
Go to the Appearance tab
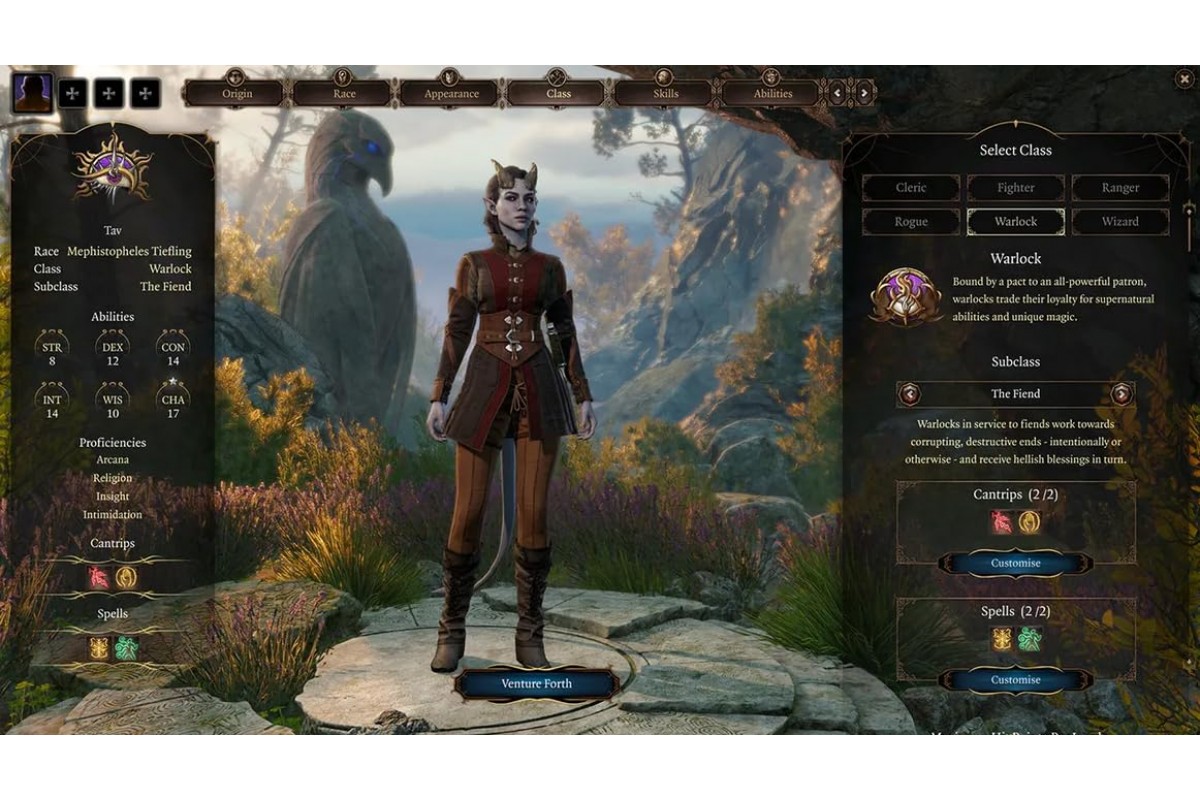pos(451,94)
